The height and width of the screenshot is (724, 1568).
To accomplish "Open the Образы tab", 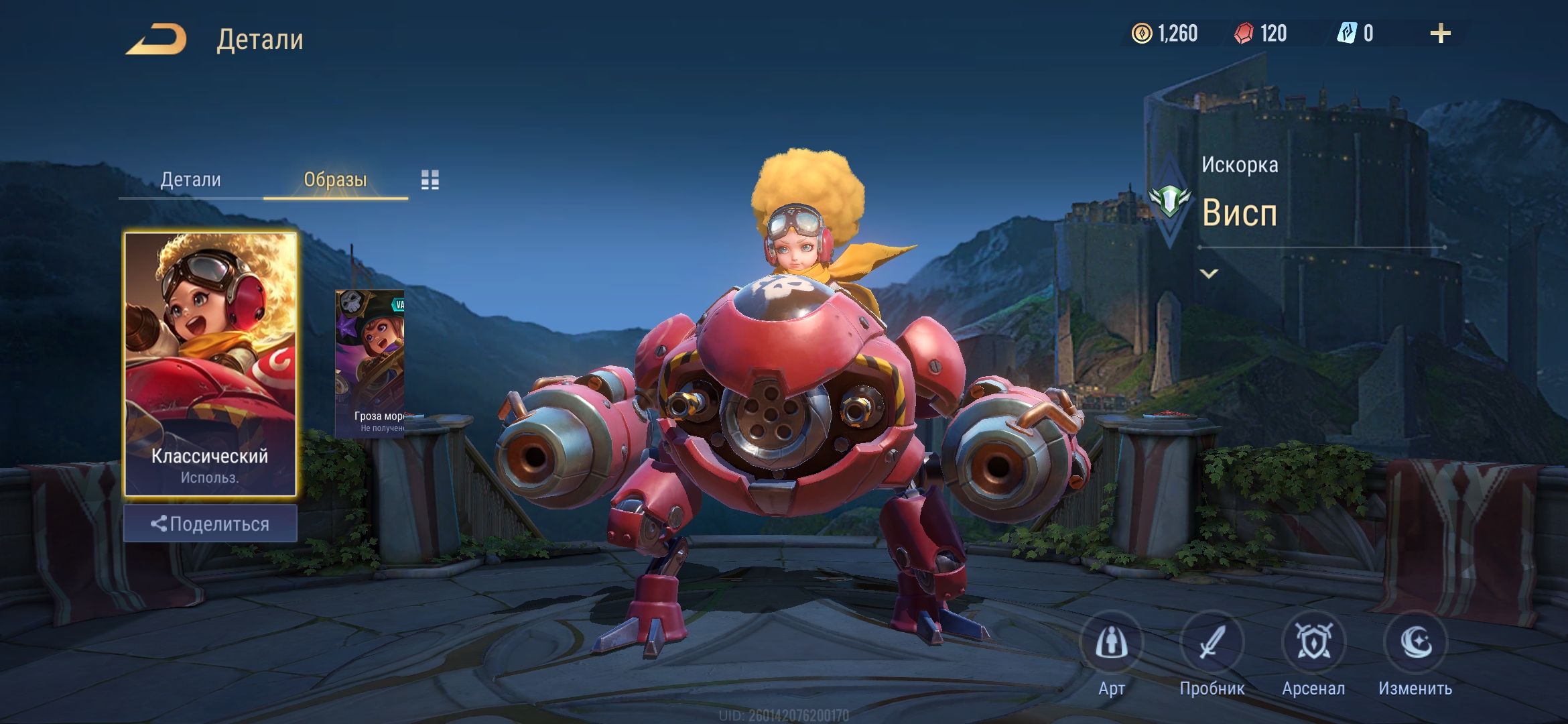I will (x=335, y=180).
